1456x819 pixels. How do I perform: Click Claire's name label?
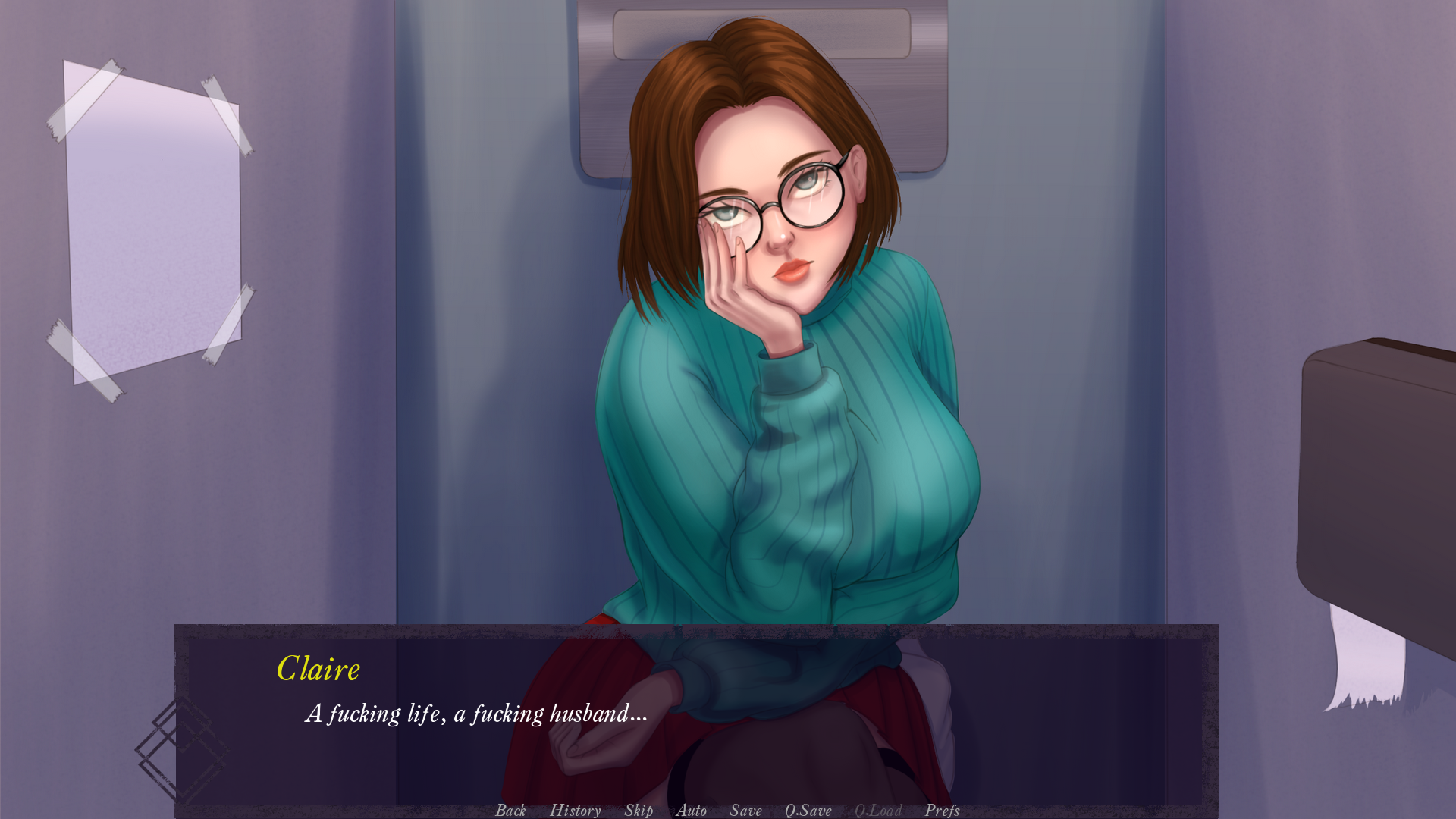[x=319, y=669]
